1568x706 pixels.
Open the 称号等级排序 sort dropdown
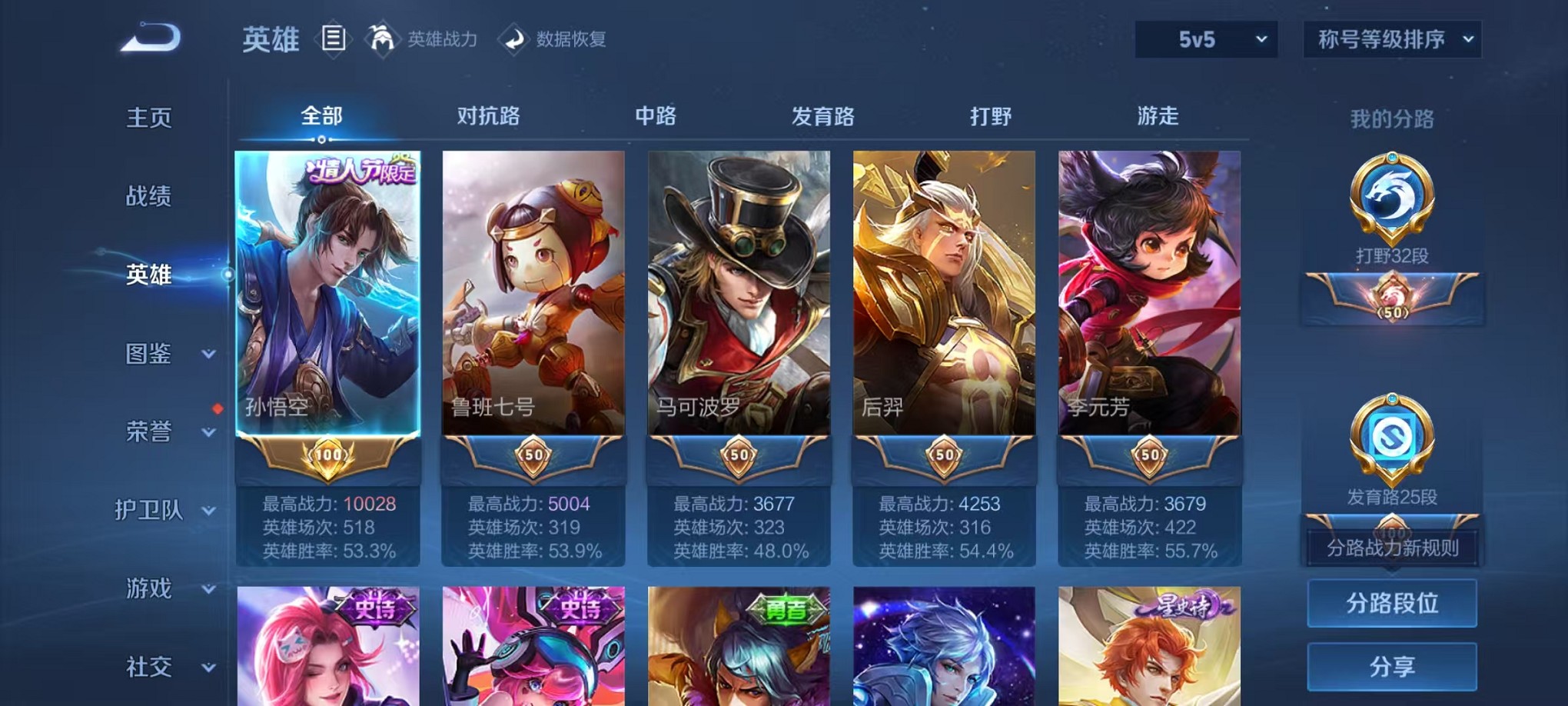pyautogui.click(x=1391, y=38)
